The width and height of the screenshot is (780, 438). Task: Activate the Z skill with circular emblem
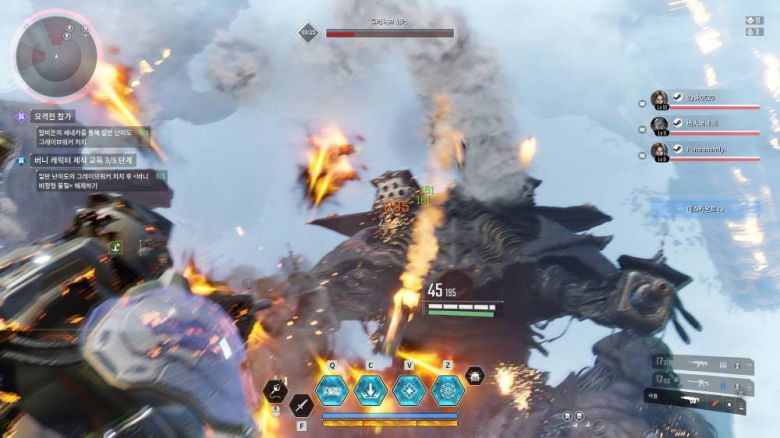tap(447, 388)
